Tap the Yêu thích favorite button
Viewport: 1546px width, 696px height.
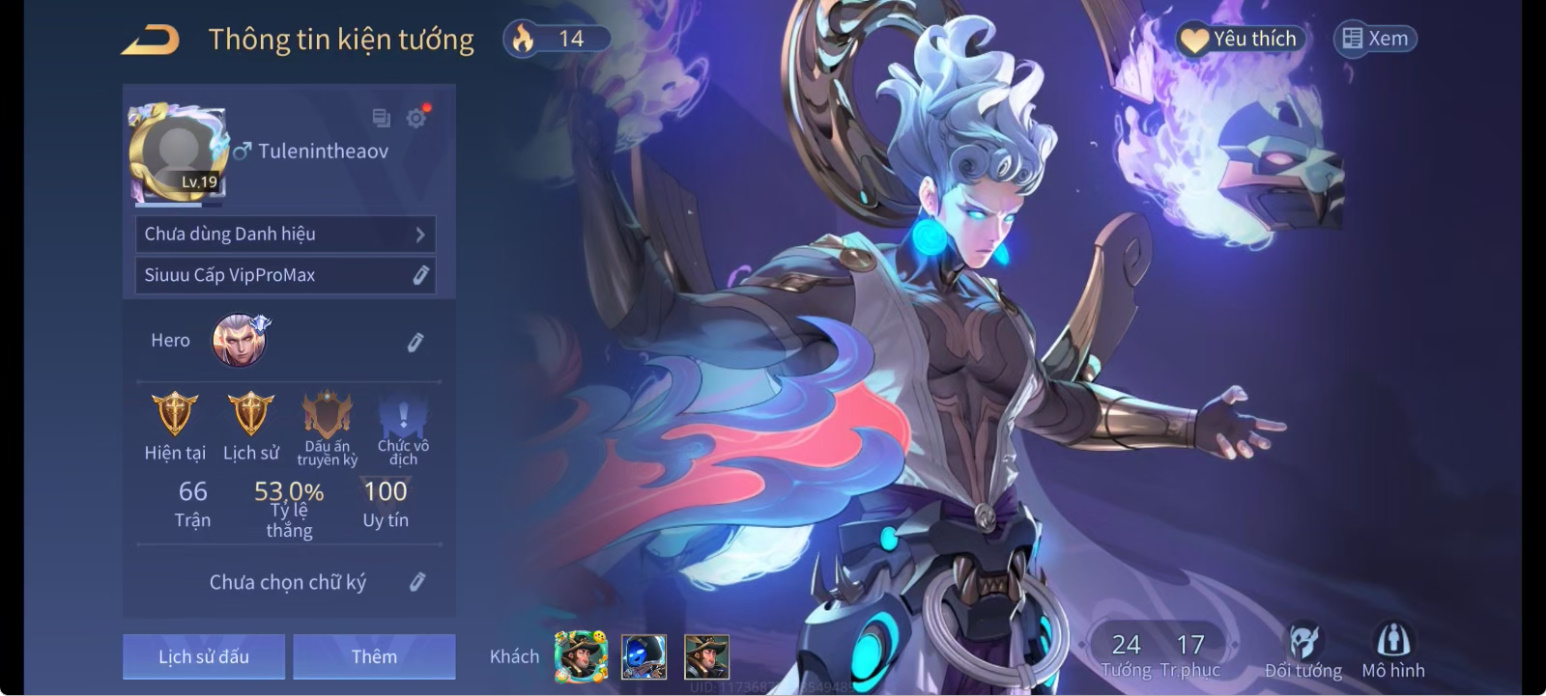click(x=1241, y=39)
